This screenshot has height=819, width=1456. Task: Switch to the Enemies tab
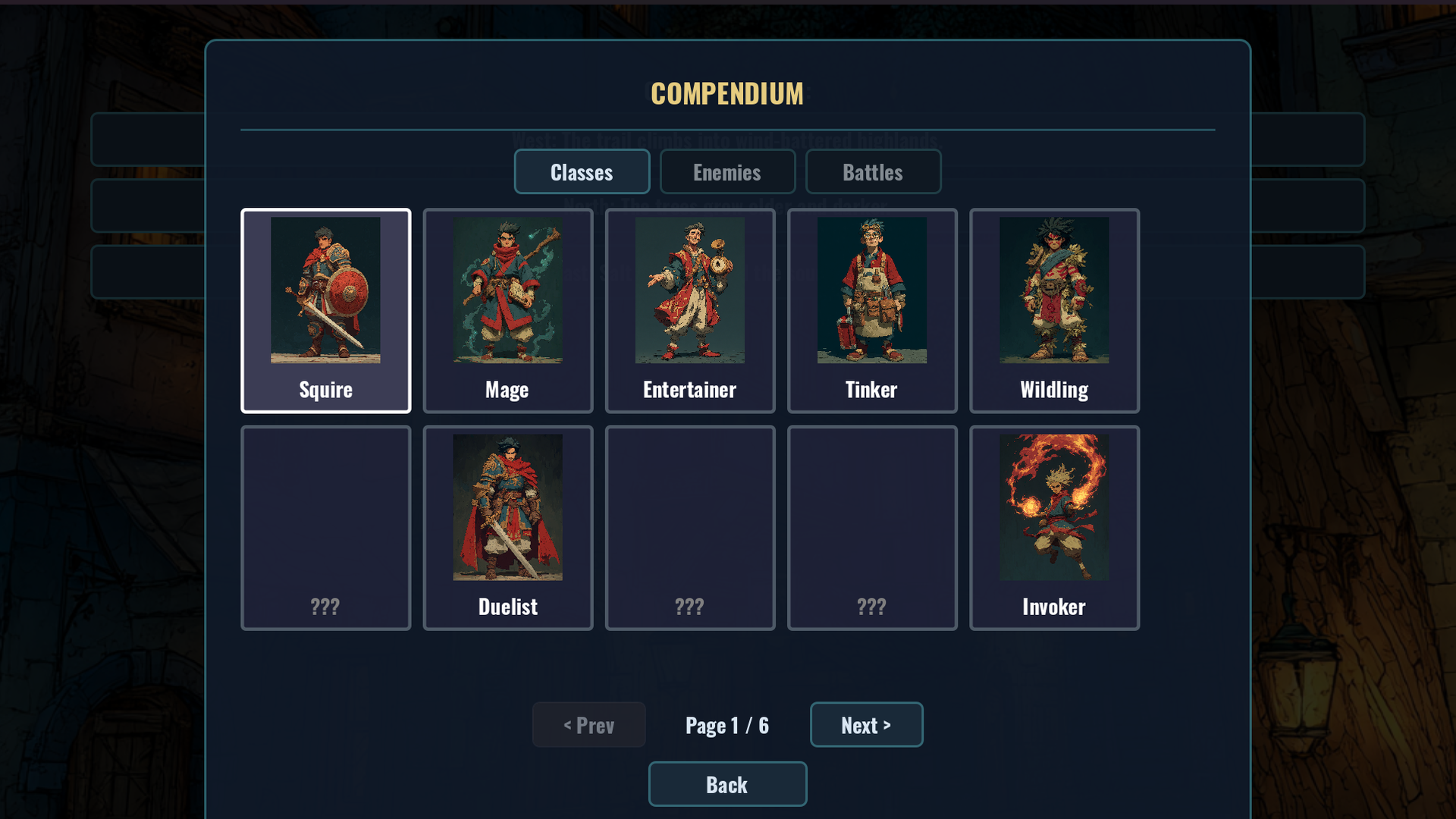pos(726,171)
